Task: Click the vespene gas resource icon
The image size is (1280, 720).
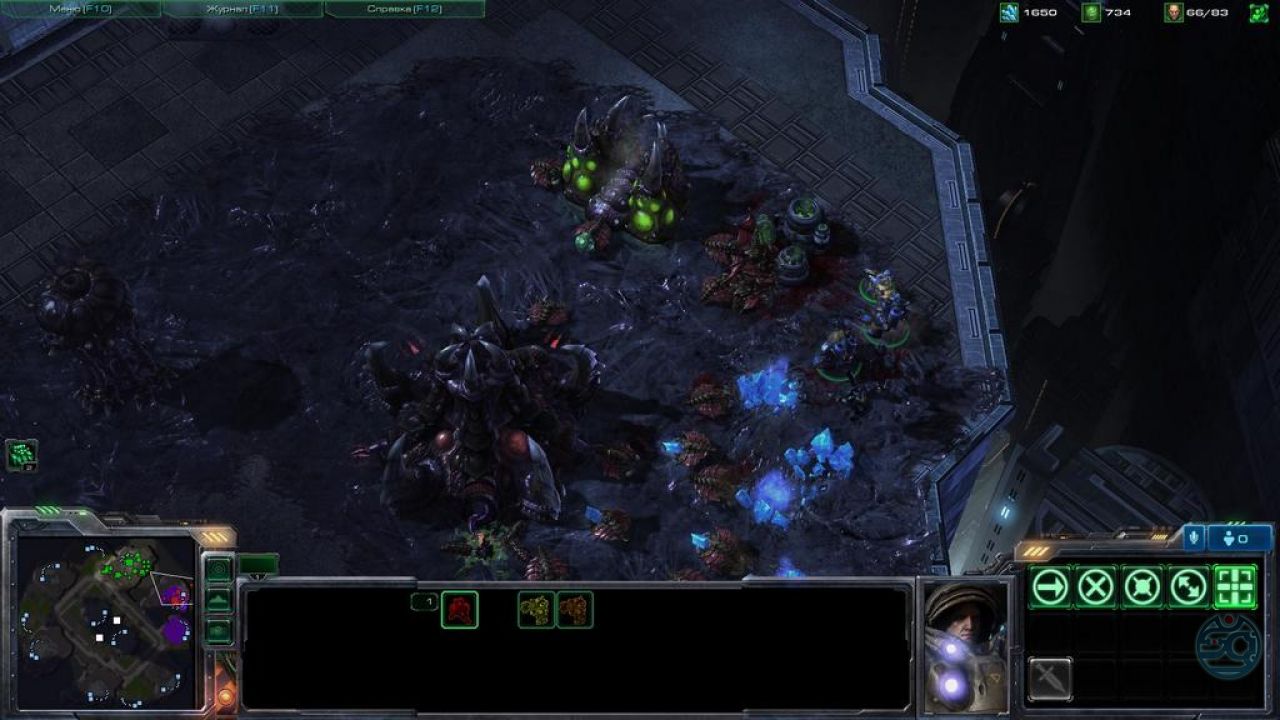Action: coord(1093,13)
